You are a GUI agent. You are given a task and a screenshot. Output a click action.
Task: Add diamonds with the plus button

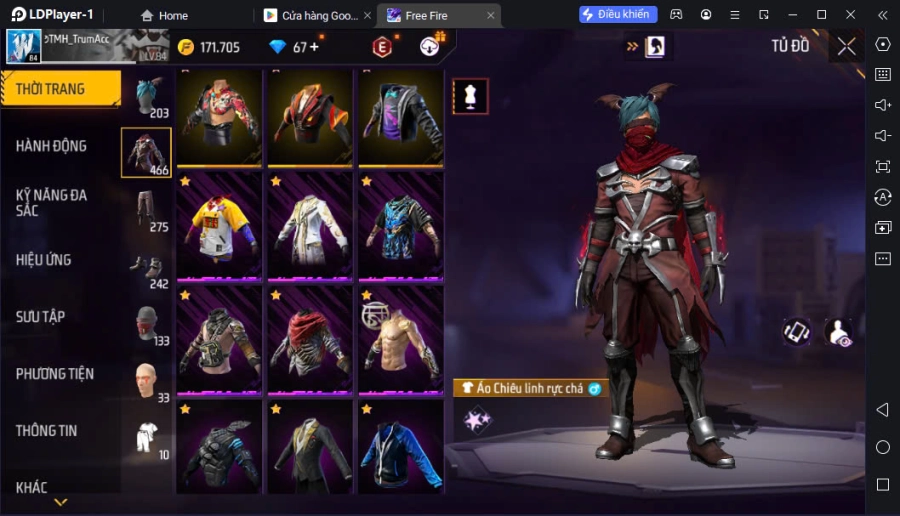pos(315,47)
